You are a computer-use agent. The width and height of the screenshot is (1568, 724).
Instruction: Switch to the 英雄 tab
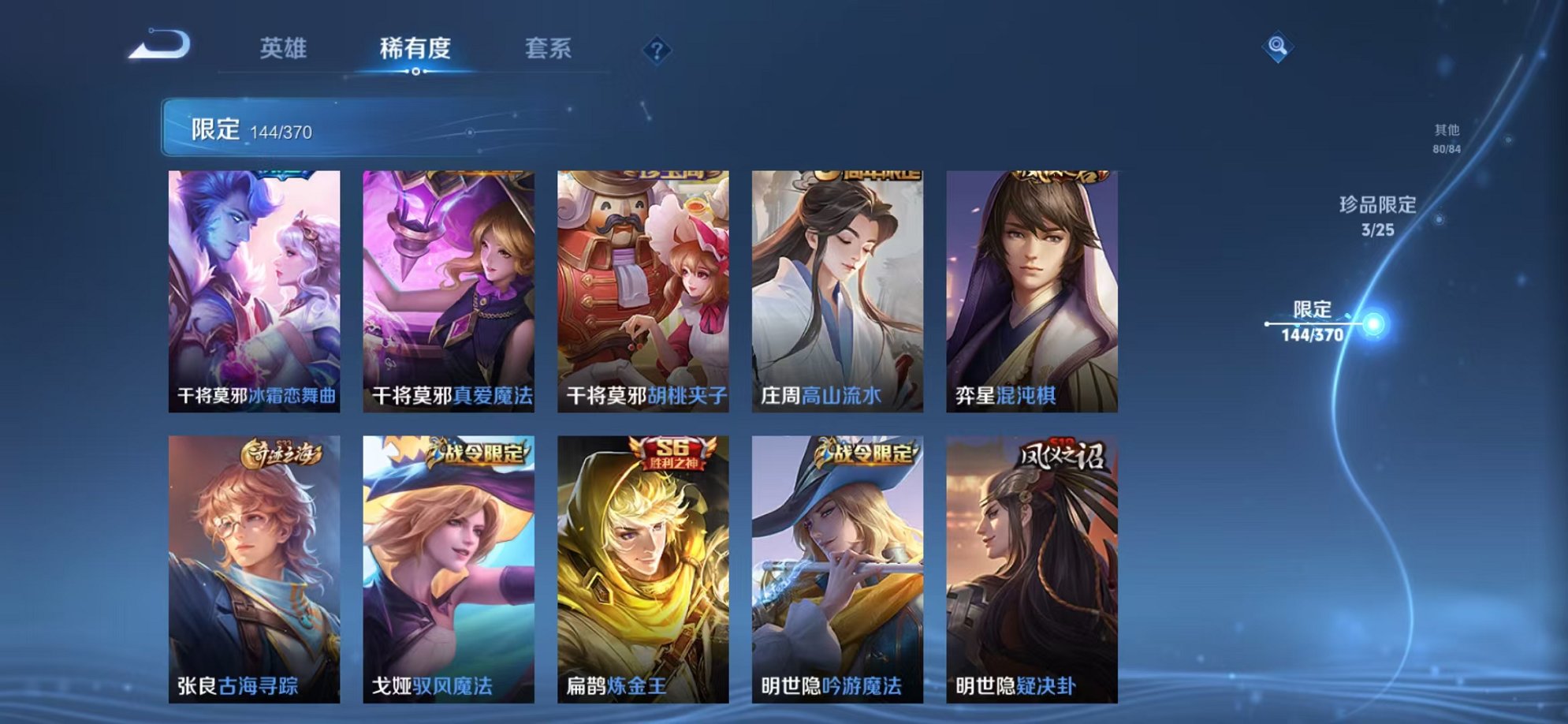click(285, 49)
